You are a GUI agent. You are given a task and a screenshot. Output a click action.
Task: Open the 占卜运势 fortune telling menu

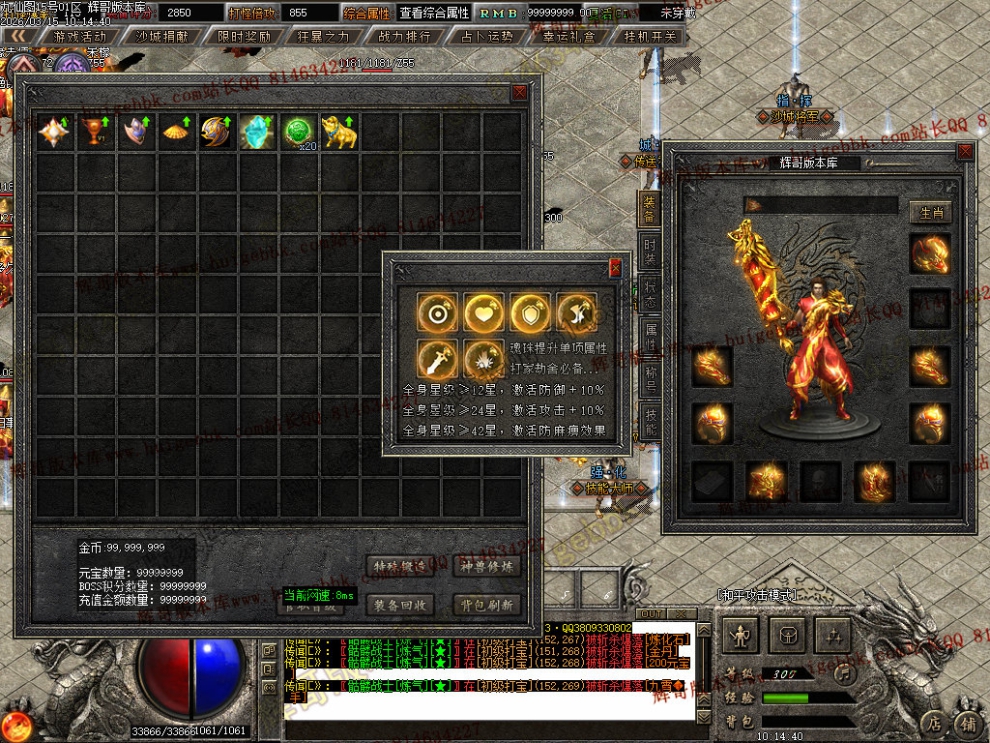pos(487,36)
